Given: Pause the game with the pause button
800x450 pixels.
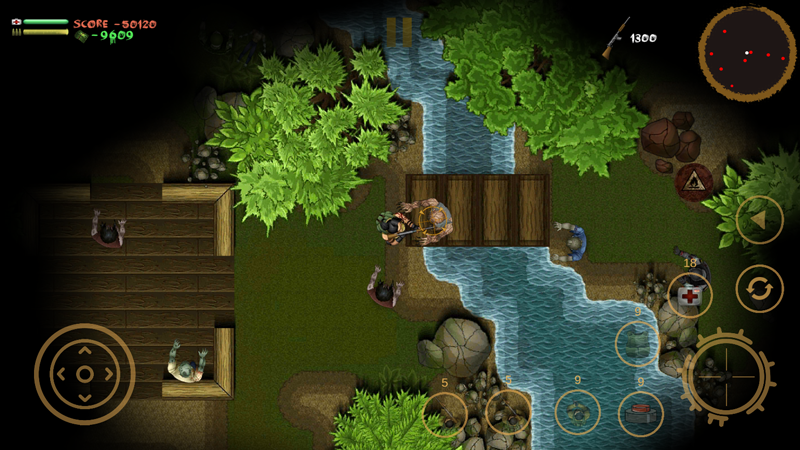Looking at the screenshot, I should pos(399,32).
